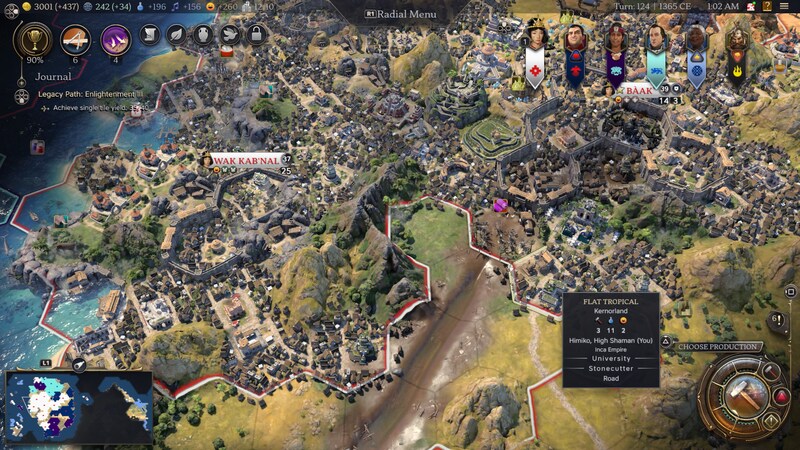Viewport: 800px width, 450px height.
Task: Click the red triangle action button
Action: 782,397
